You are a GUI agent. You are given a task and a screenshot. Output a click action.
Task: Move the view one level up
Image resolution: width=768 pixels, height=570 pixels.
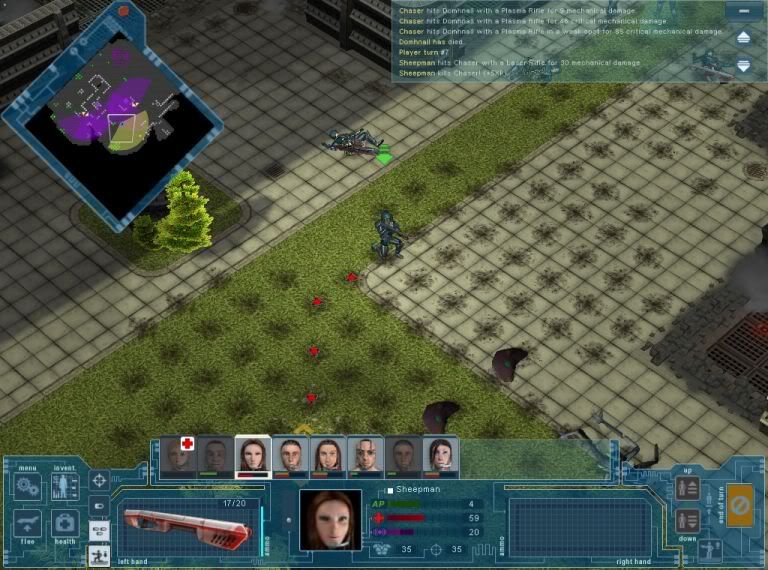pyautogui.click(x=687, y=489)
